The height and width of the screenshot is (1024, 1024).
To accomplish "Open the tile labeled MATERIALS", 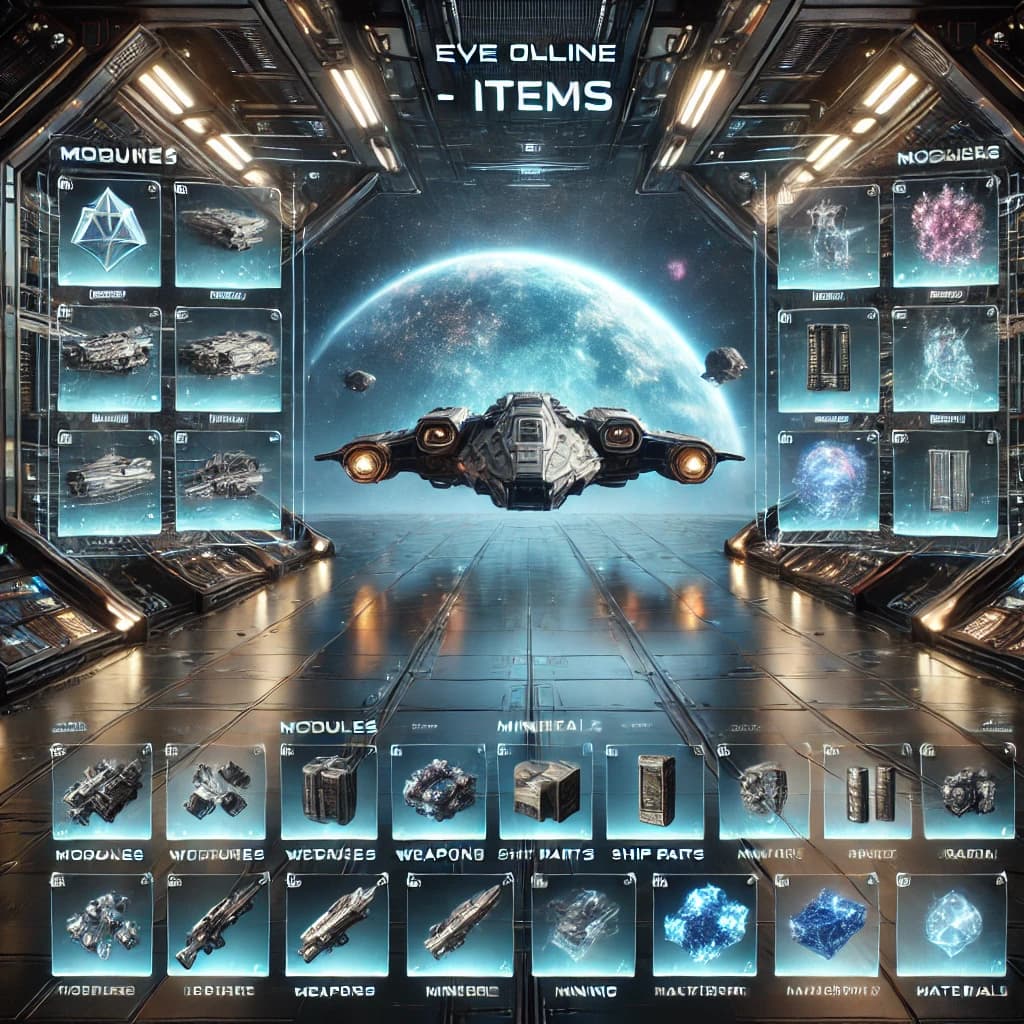I will [949, 925].
